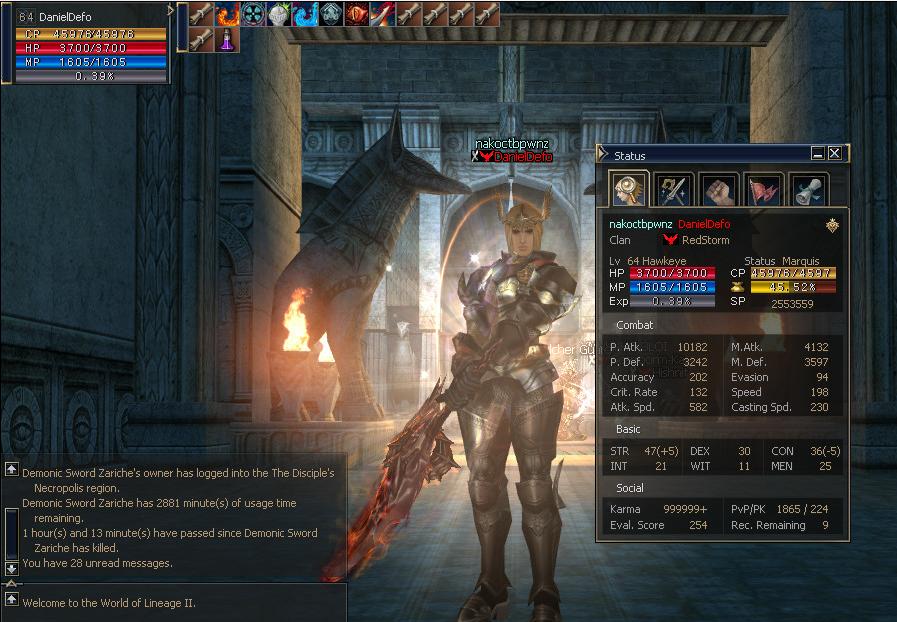Select the teal round shield buff icon
The image size is (897, 622).
[254, 14]
